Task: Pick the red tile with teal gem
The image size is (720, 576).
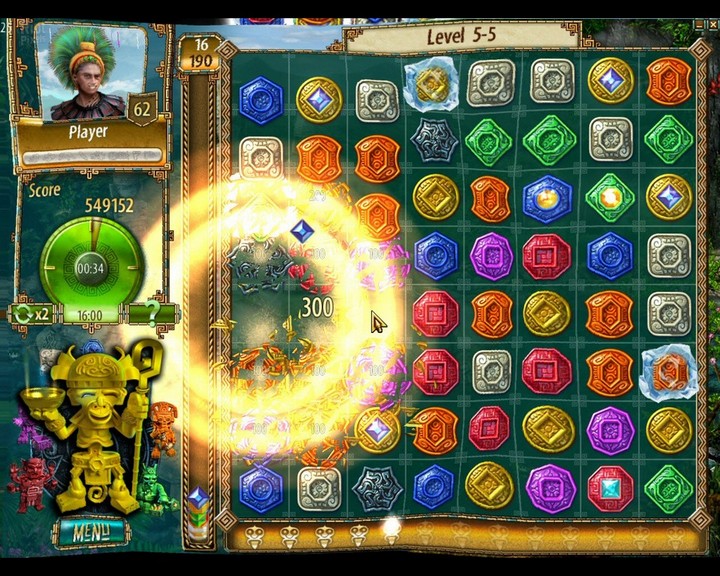Action: tap(610, 487)
